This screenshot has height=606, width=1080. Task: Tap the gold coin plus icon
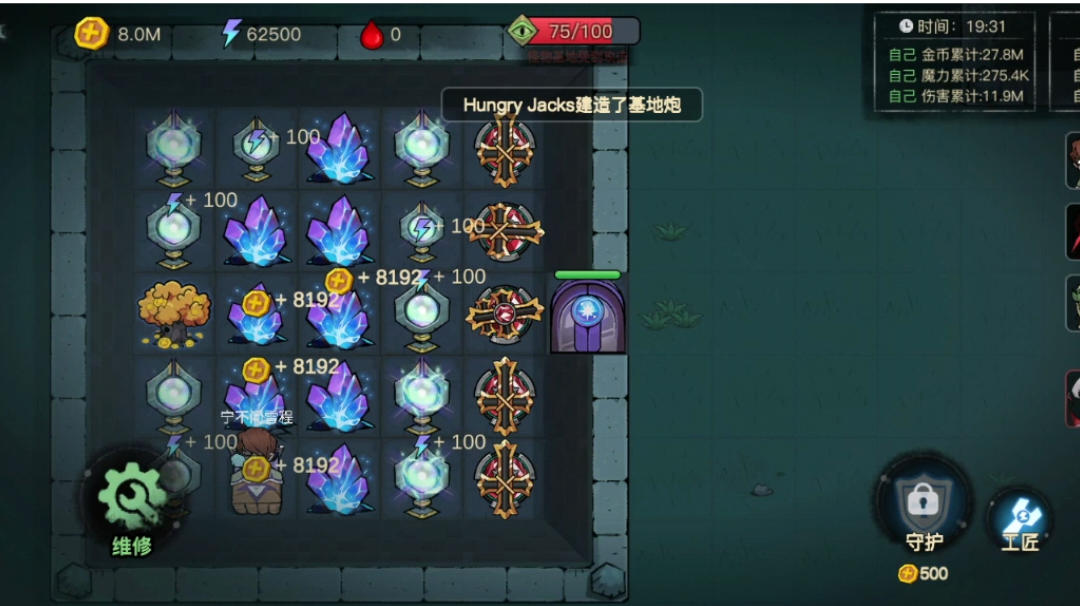pyautogui.click(x=92, y=33)
